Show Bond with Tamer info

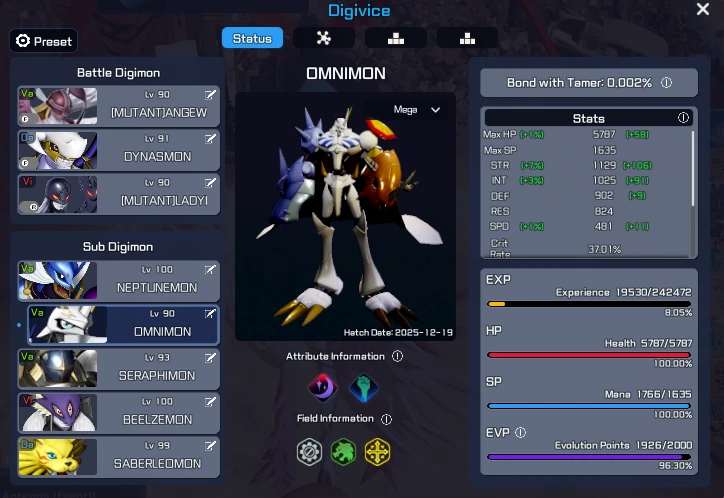[x=666, y=83]
